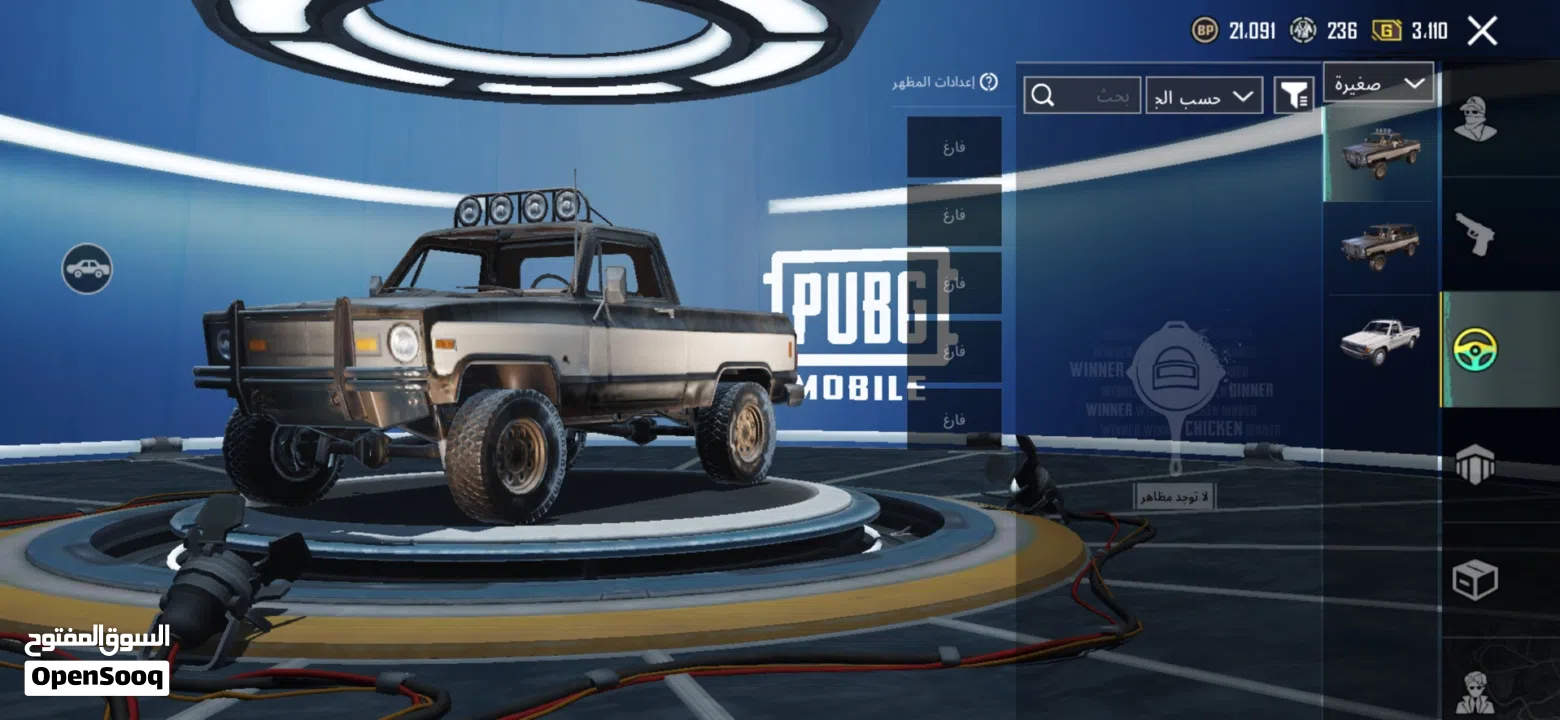Select the highlighted pickup thumbnail with roof lights
The height and width of the screenshot is (720, 1560).
(1380, 152)
